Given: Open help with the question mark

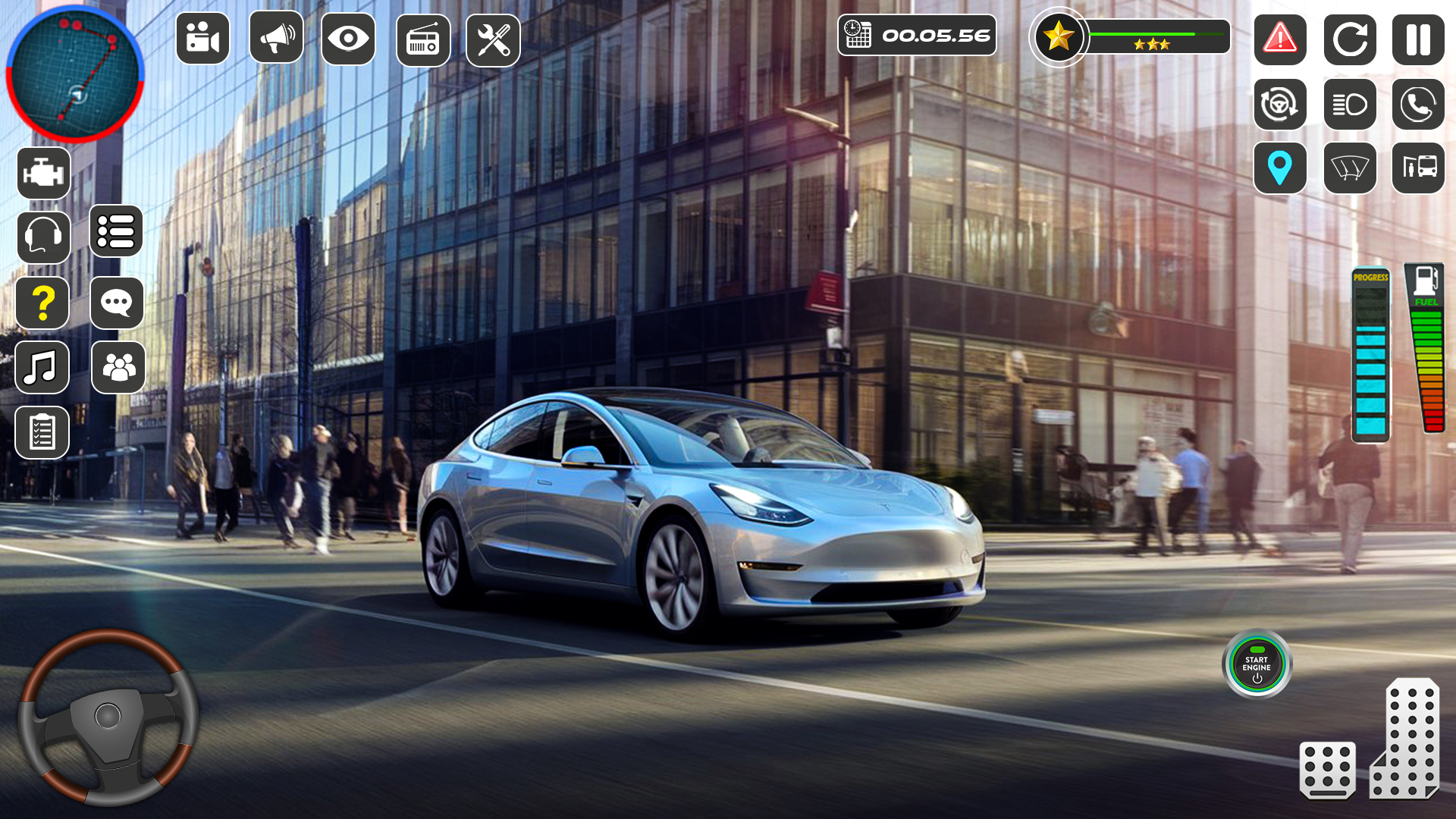Looking at the screenshot, I should coord(42,303).
